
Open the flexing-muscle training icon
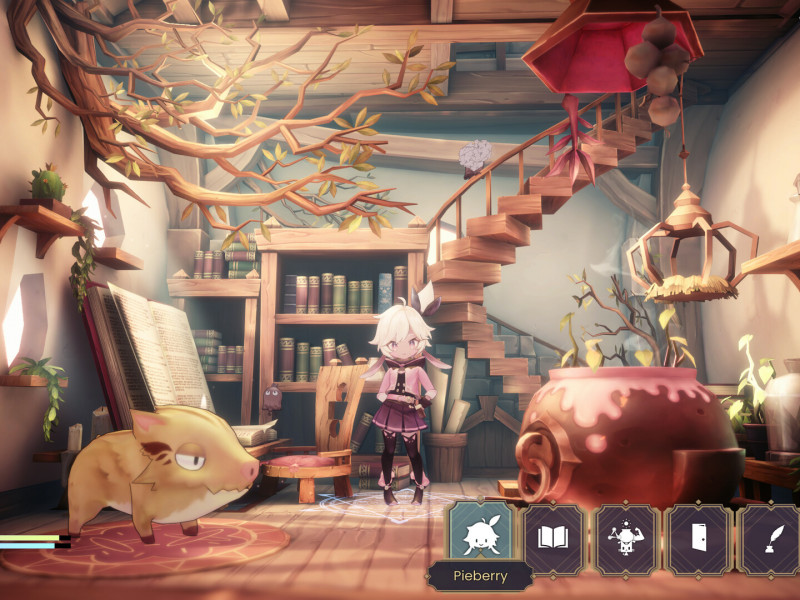[x=626, y=539]
